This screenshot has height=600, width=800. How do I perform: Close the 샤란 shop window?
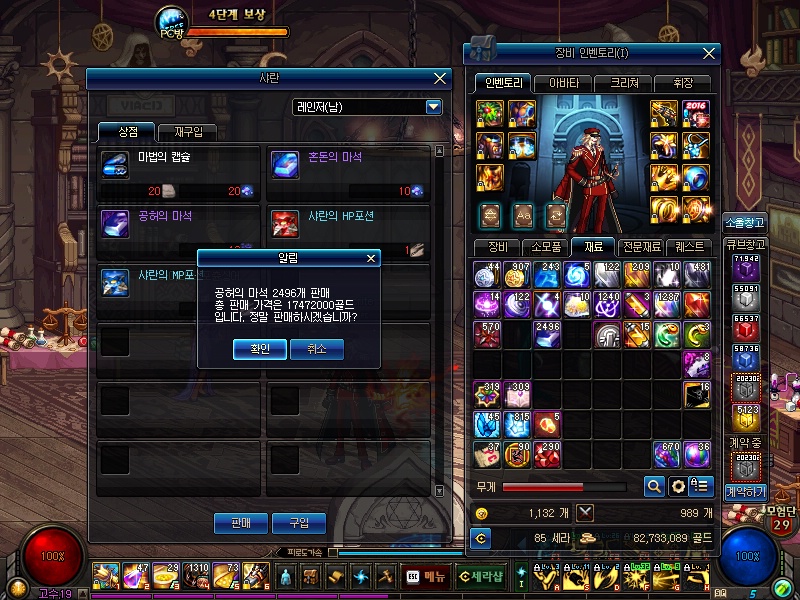click(440, 78)
